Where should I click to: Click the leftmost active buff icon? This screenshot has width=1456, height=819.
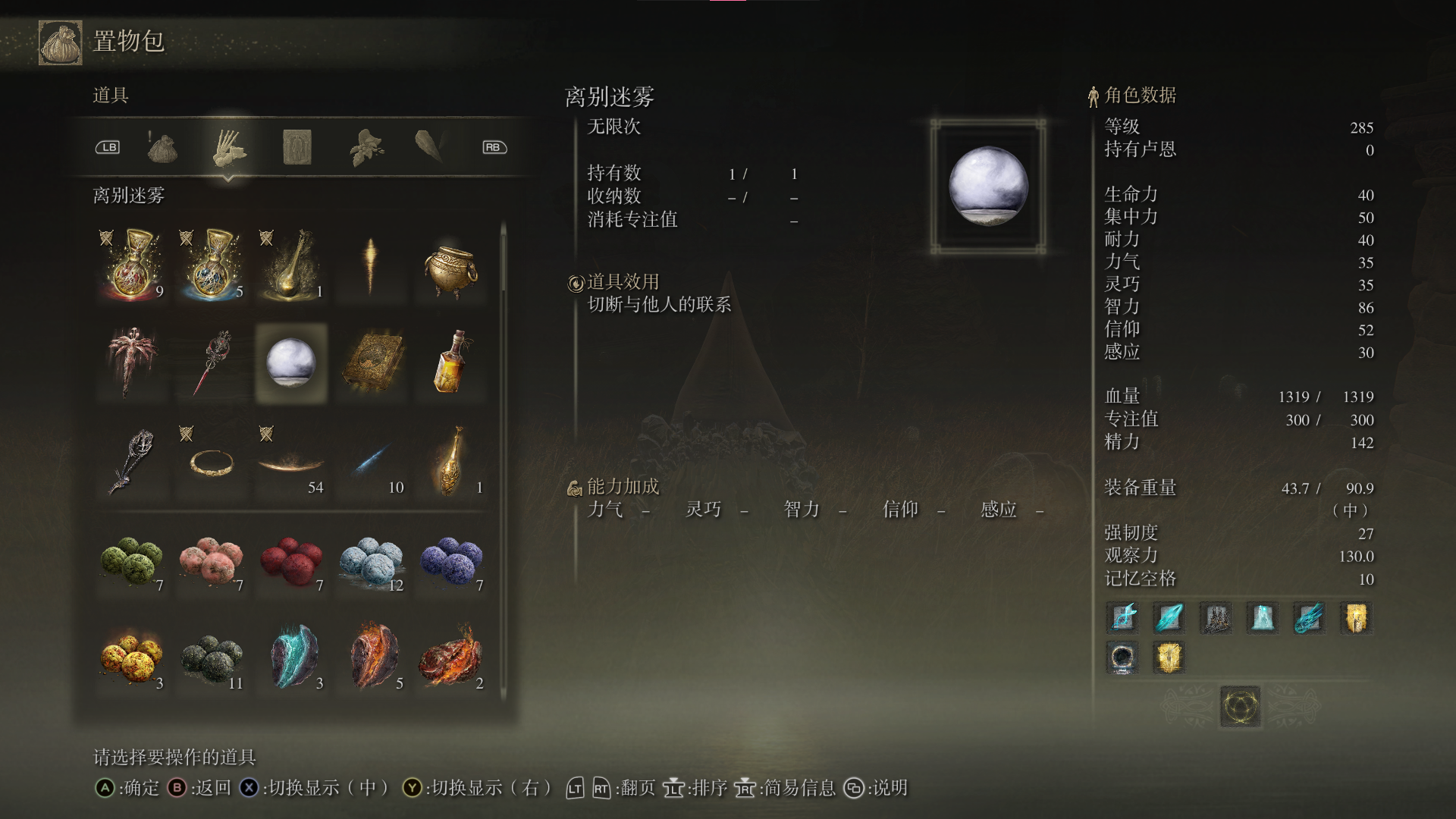point(1122,618)
